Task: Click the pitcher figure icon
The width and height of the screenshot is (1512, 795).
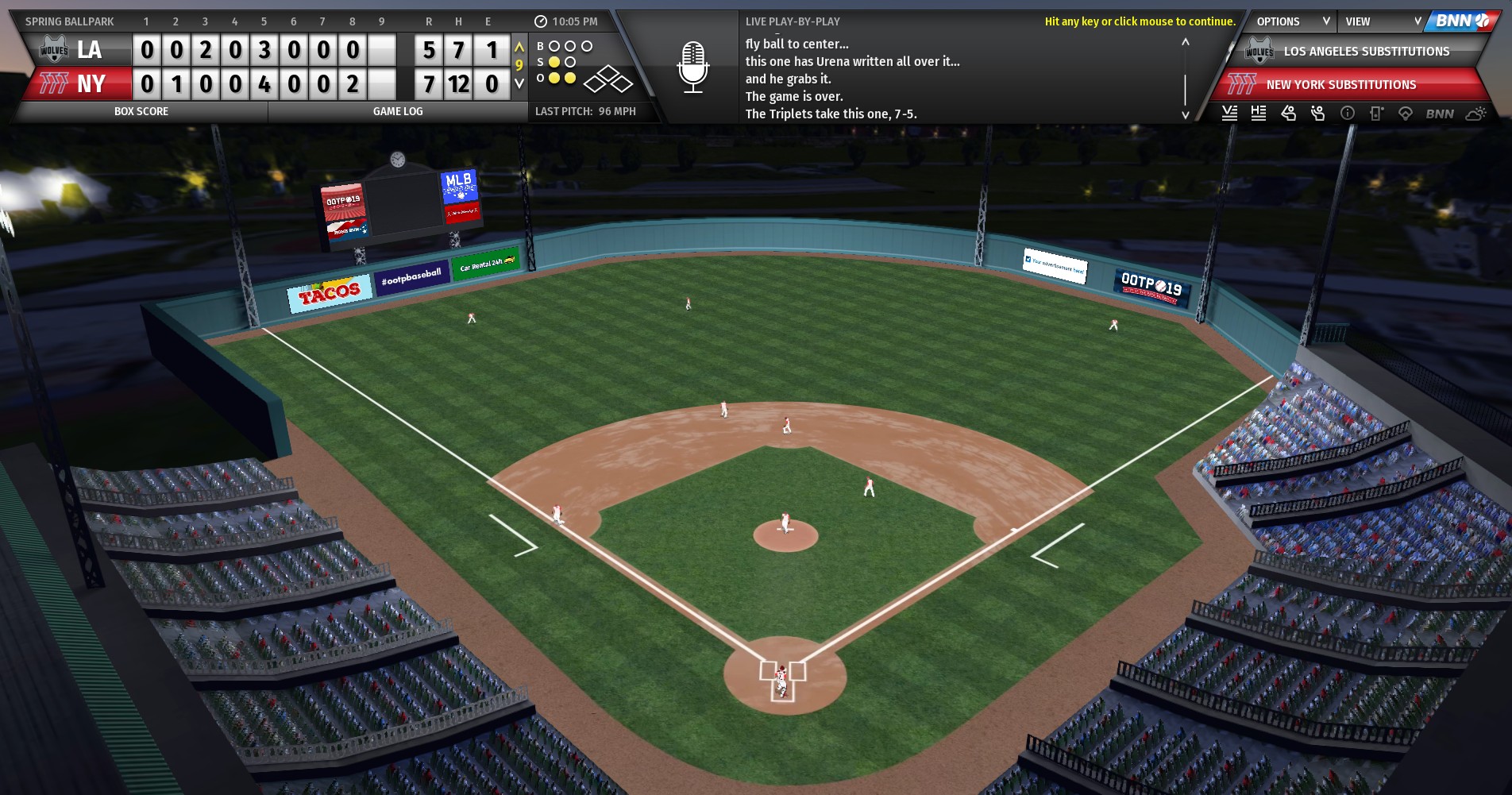Action: click(1288, 114)
